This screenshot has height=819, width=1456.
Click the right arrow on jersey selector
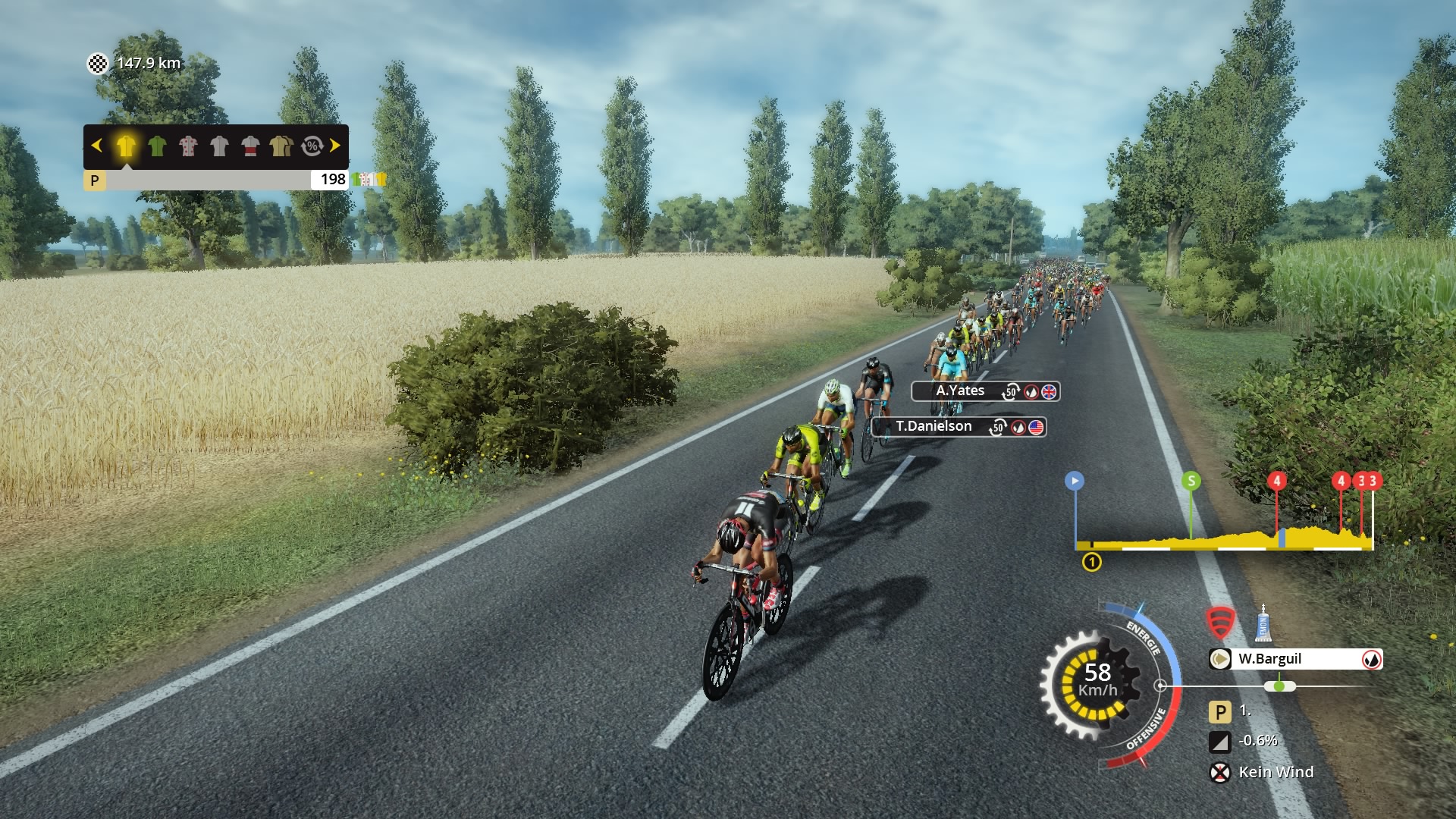click(x=335, y=146)
